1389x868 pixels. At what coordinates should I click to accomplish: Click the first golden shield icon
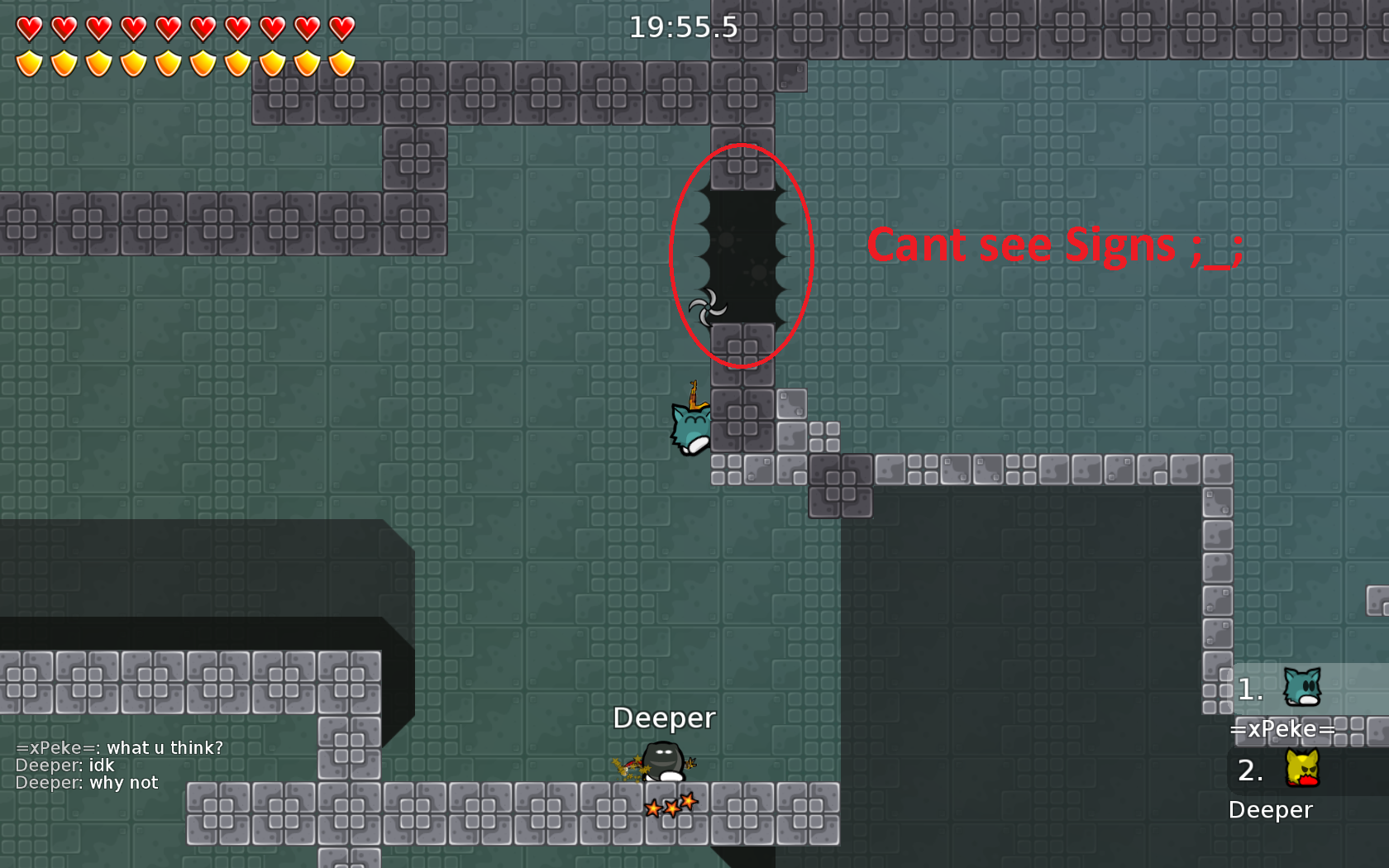click(31, 62)
